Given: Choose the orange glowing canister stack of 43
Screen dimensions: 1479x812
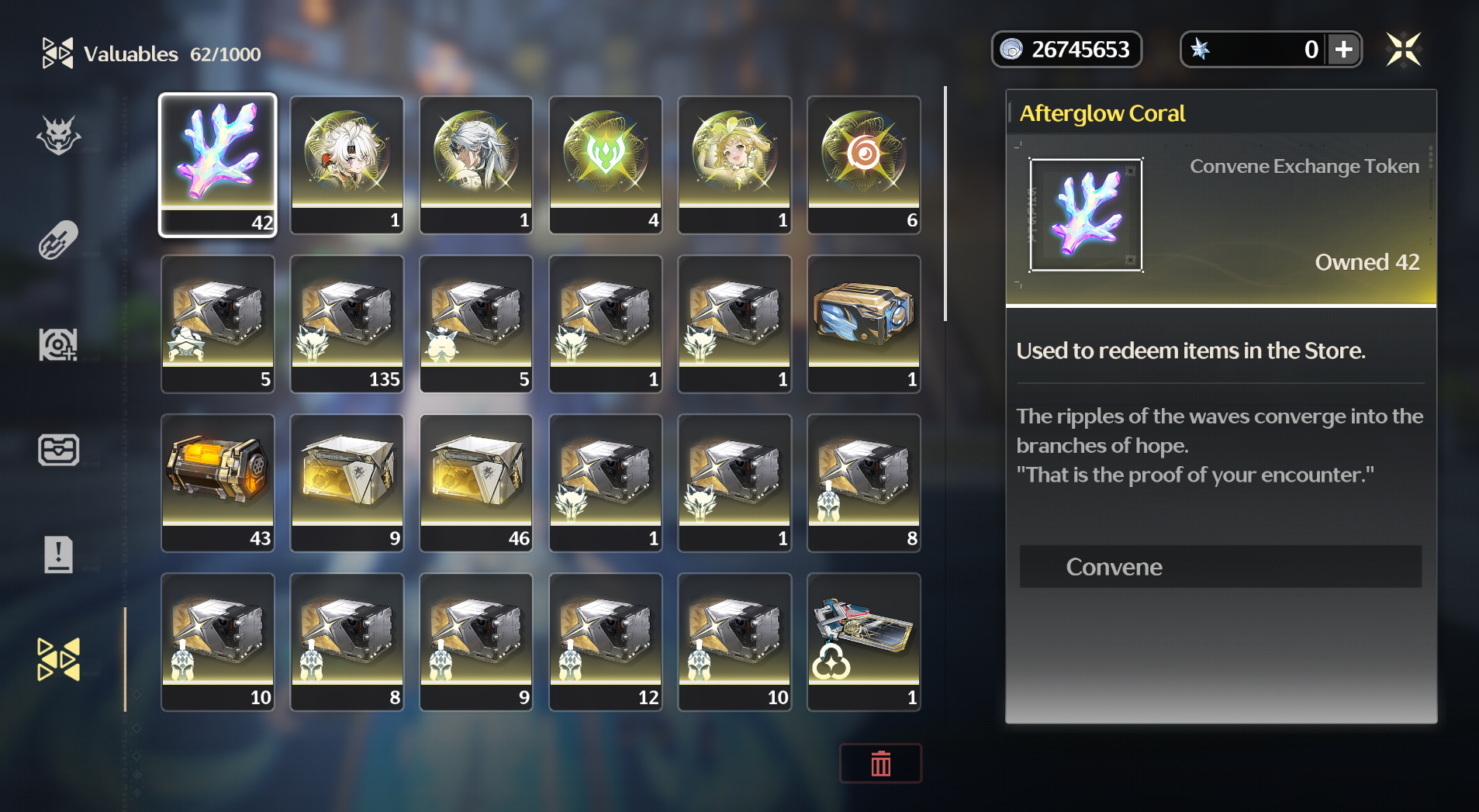Looking at the screenshot, I should (218, 482).
